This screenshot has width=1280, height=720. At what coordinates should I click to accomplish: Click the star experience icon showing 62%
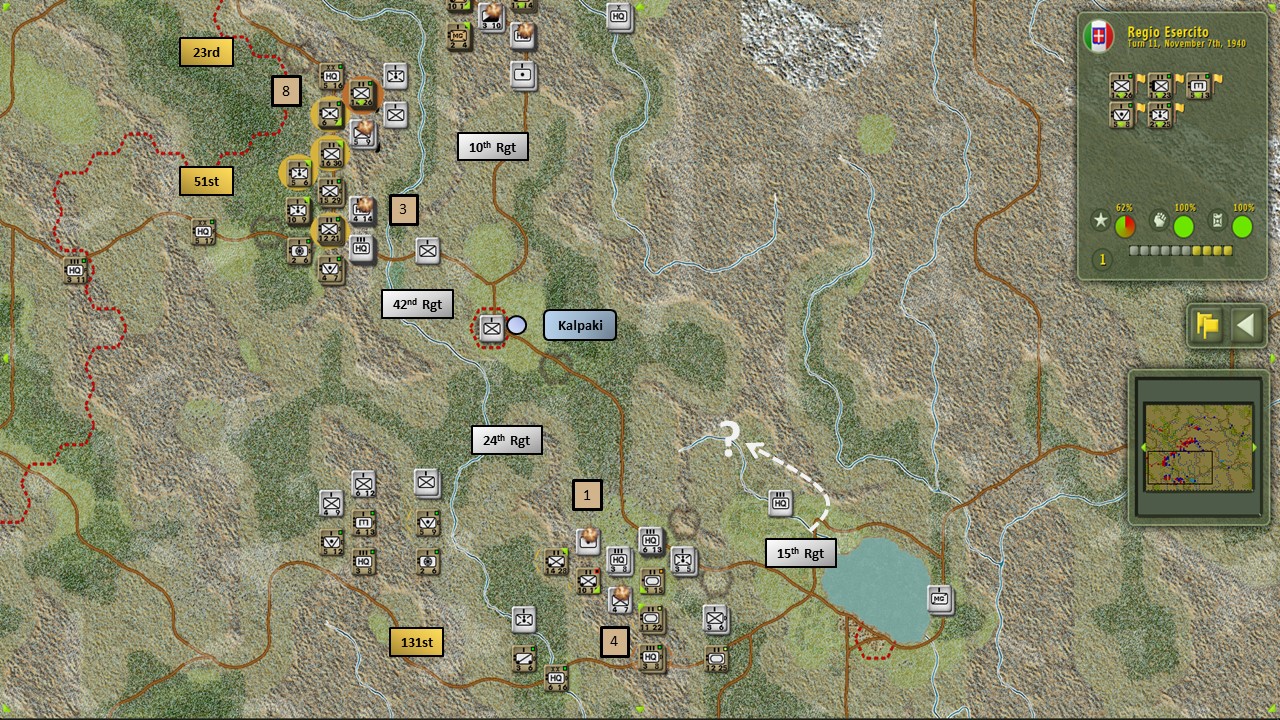click(1101, 221)
